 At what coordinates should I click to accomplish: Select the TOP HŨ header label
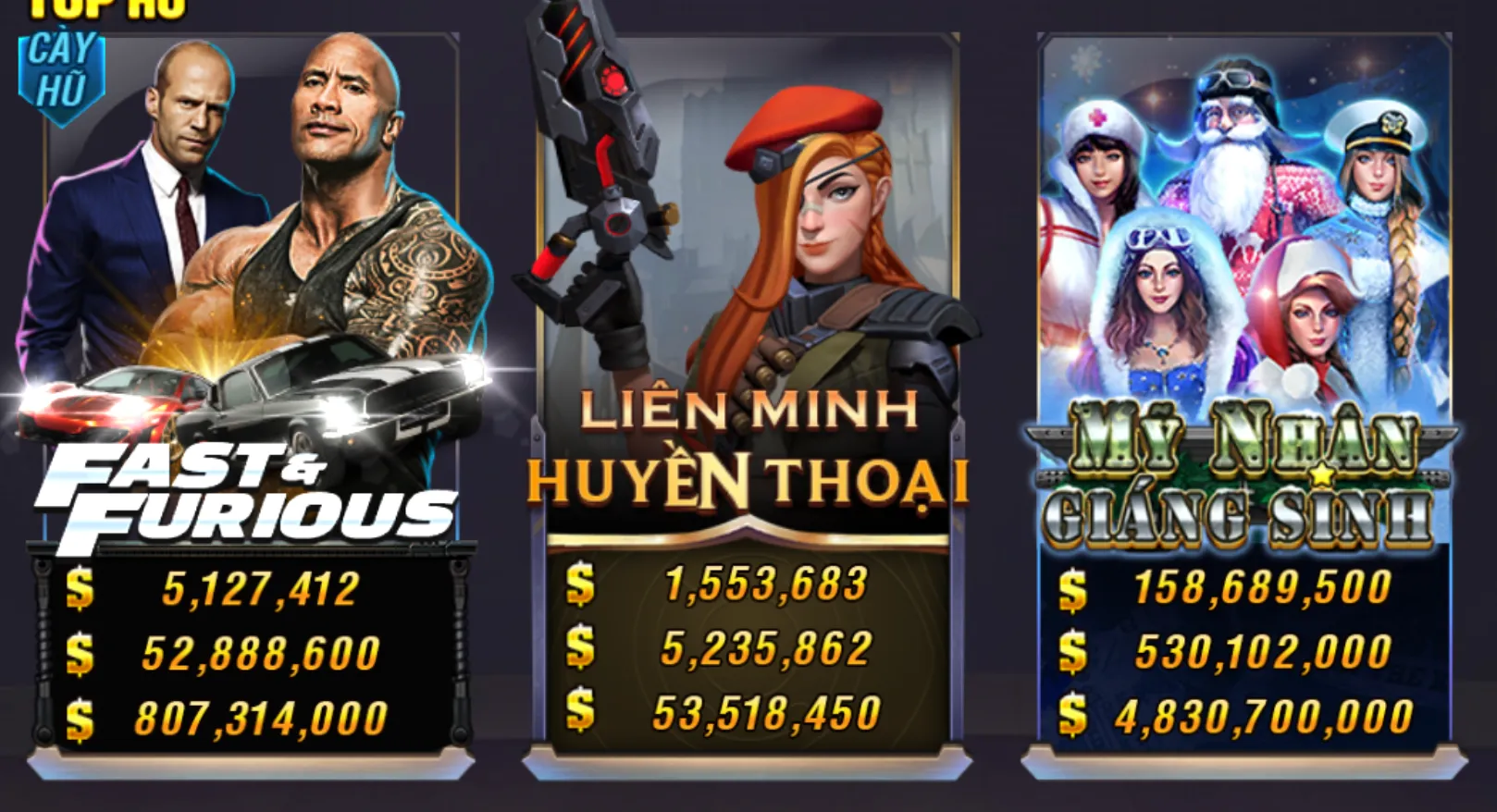point(106,7)
